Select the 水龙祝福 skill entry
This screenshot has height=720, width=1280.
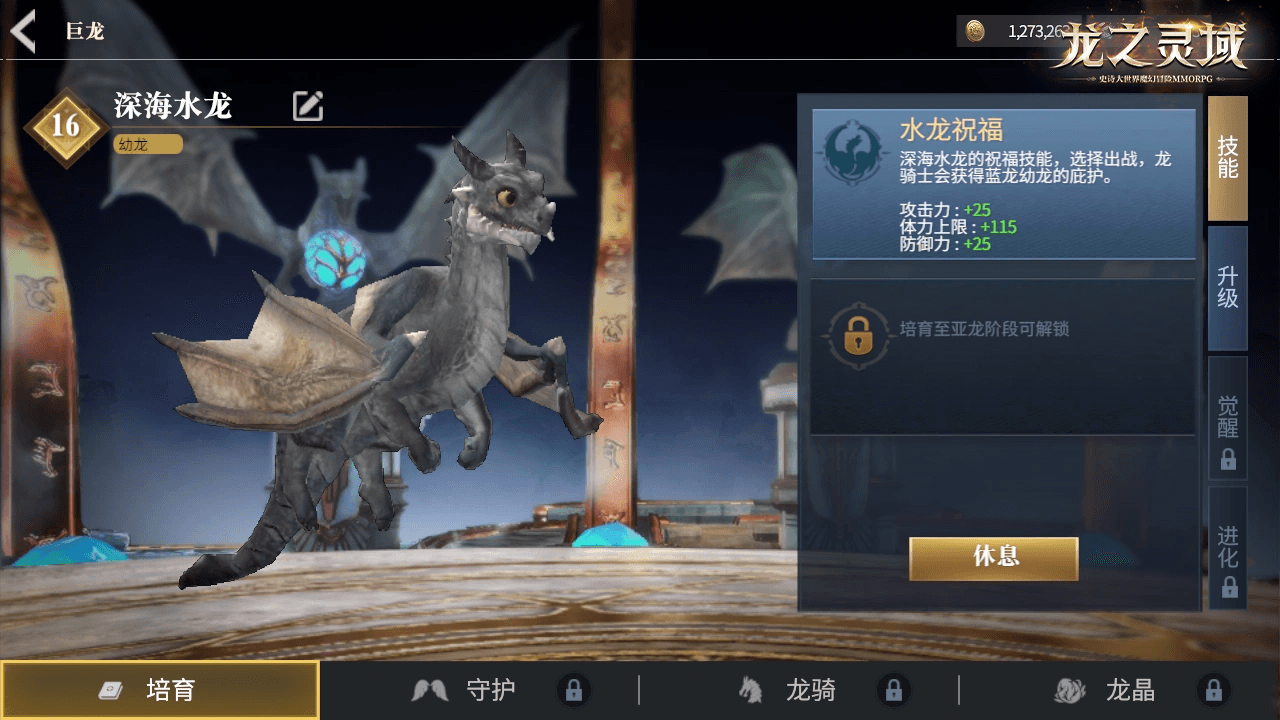click(1003, 184)
